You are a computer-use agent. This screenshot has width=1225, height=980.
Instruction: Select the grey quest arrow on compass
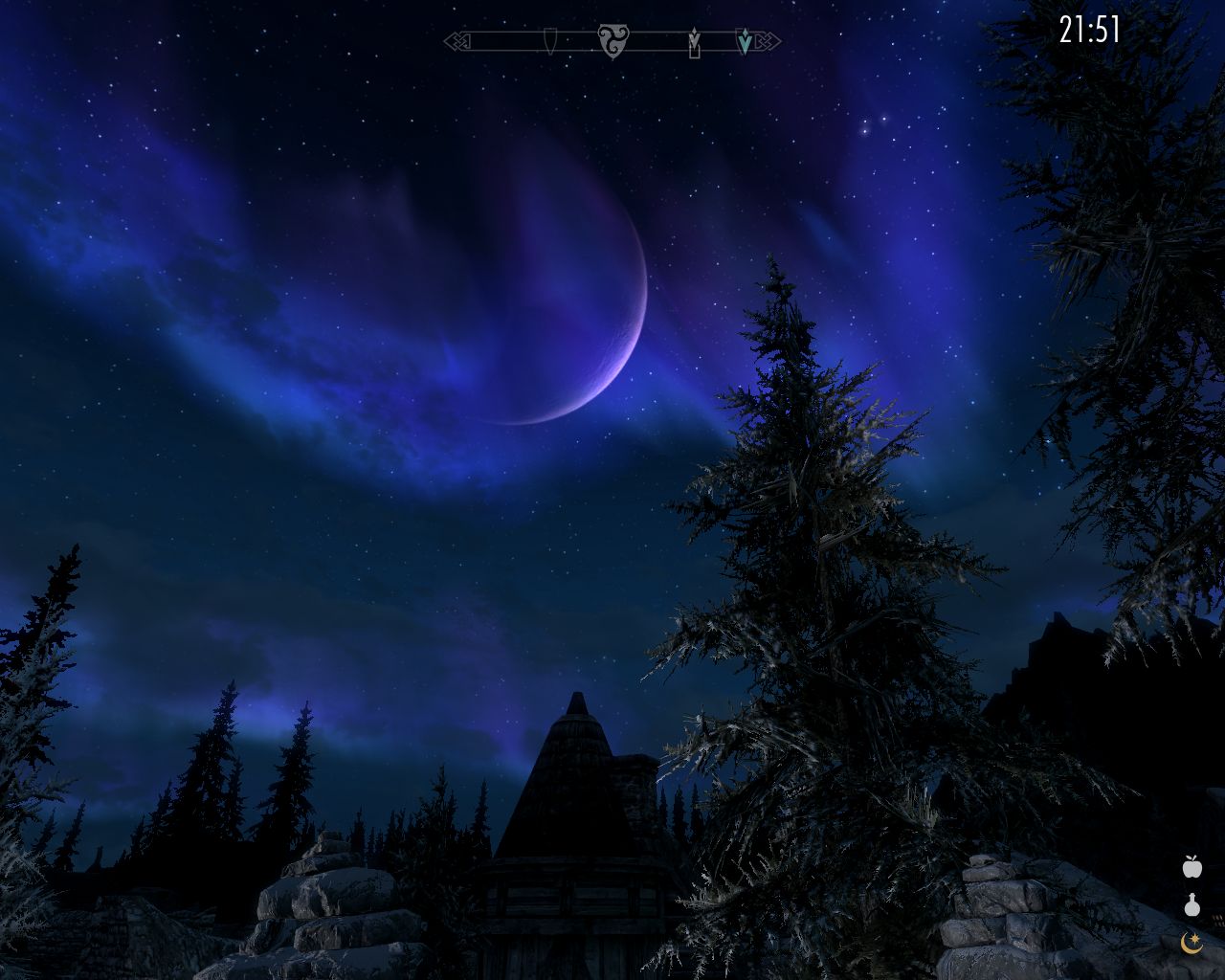(x=695, y=42)
